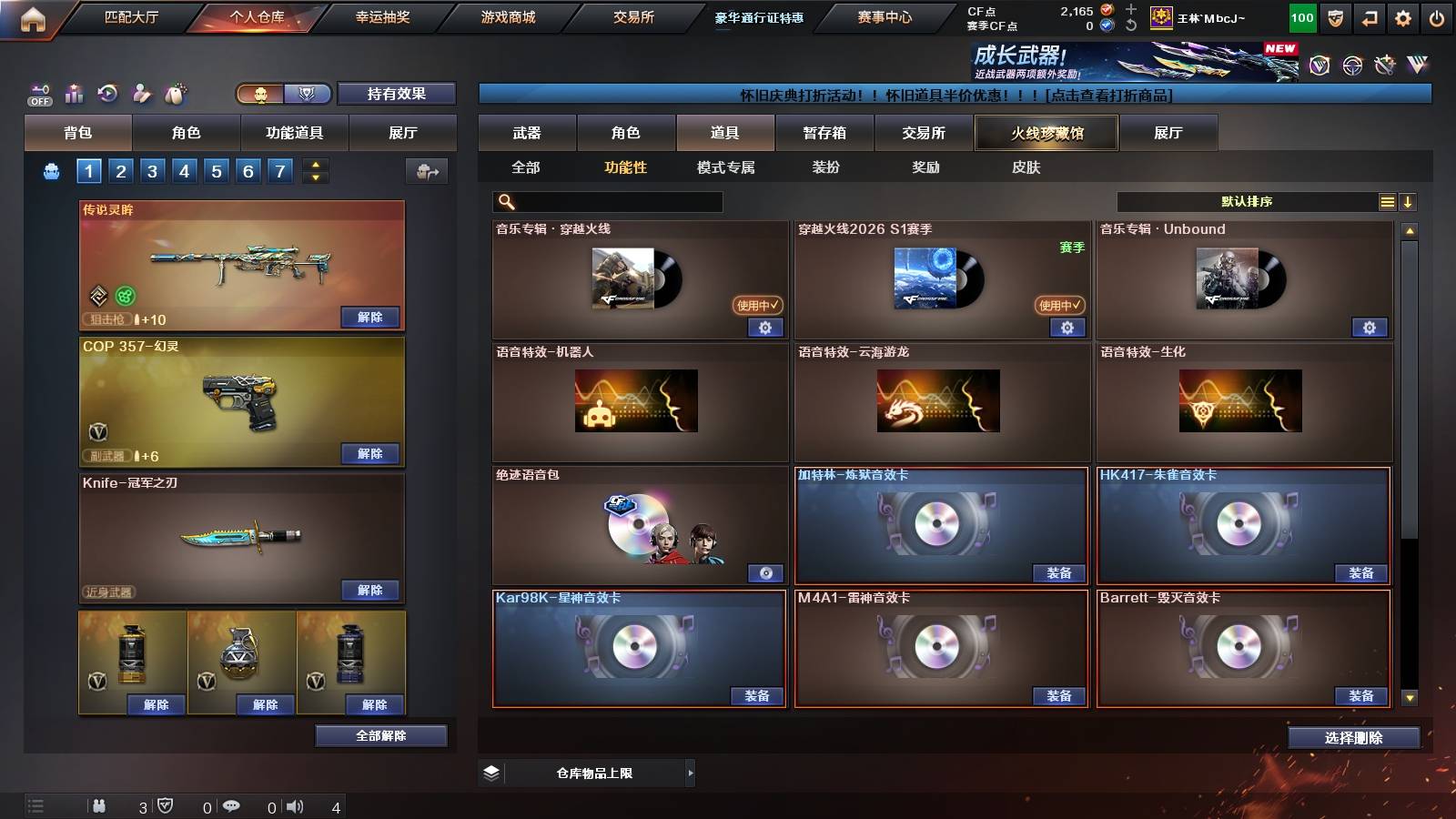Open the friends icon on the bottom bar
The width and height of the screenshot is (1456, 819).
pos(98,805)
